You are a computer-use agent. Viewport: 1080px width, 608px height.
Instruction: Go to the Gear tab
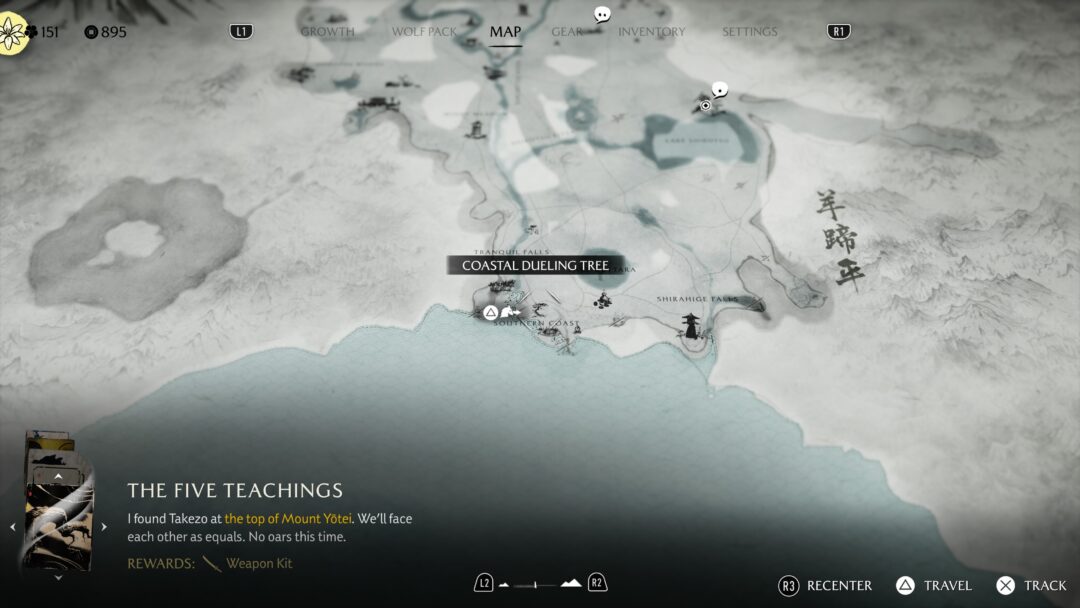coord(566,32)
